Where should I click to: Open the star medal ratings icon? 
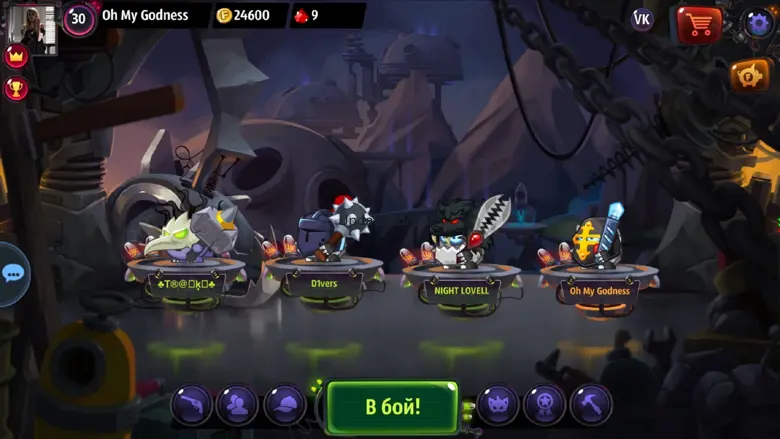pyautogui.click(x=545, y=404)
